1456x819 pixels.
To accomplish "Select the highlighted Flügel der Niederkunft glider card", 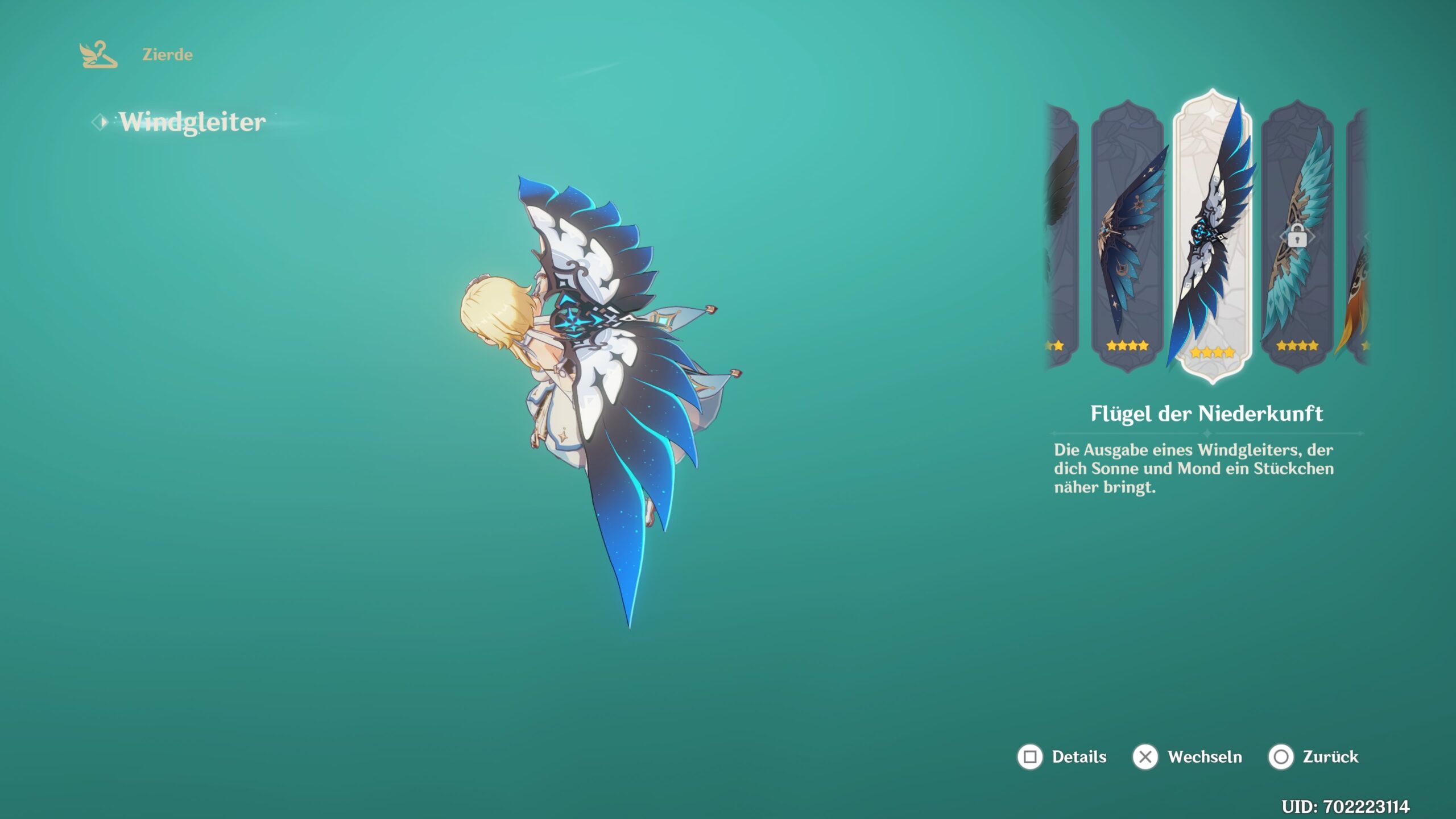I will click(1212, 236).
